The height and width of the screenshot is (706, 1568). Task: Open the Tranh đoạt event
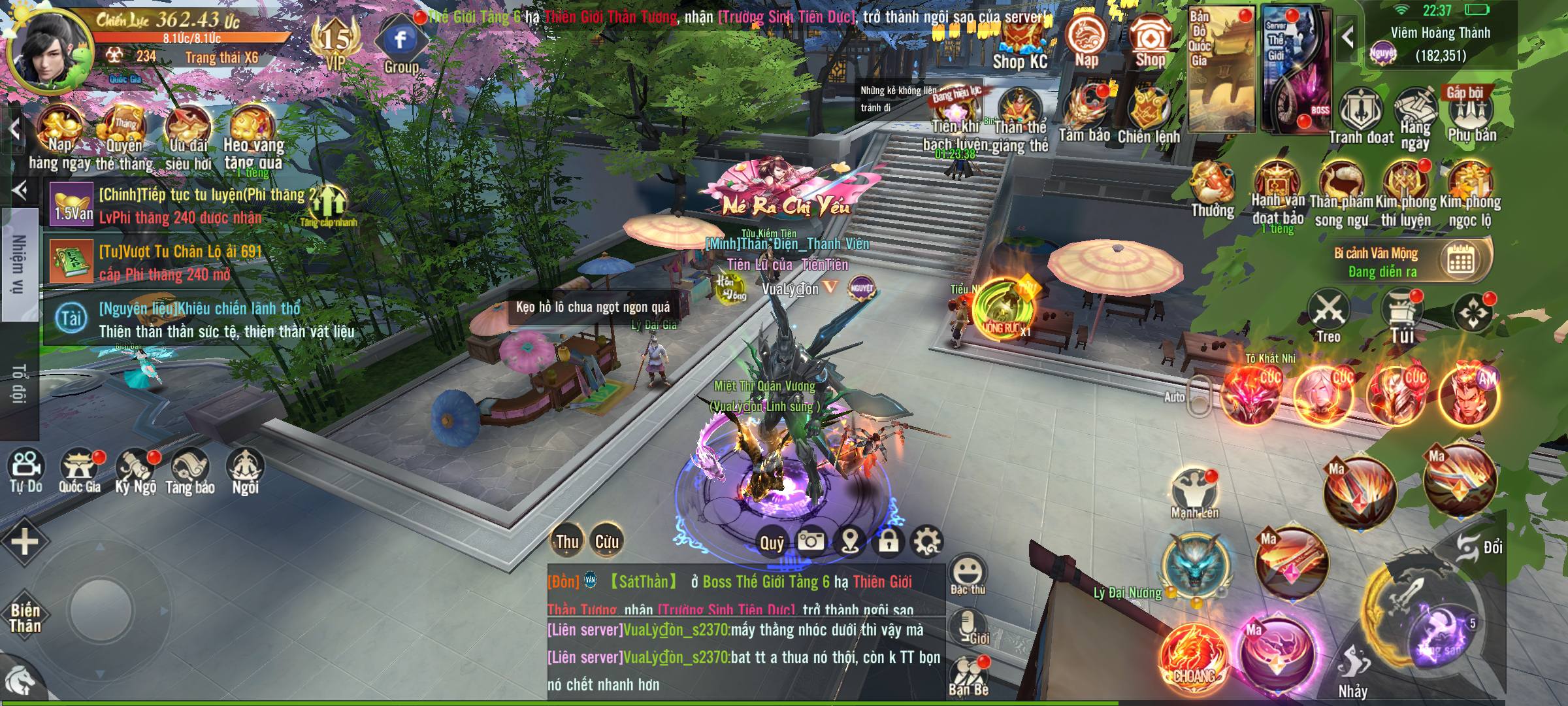(x=1361, y=116)
